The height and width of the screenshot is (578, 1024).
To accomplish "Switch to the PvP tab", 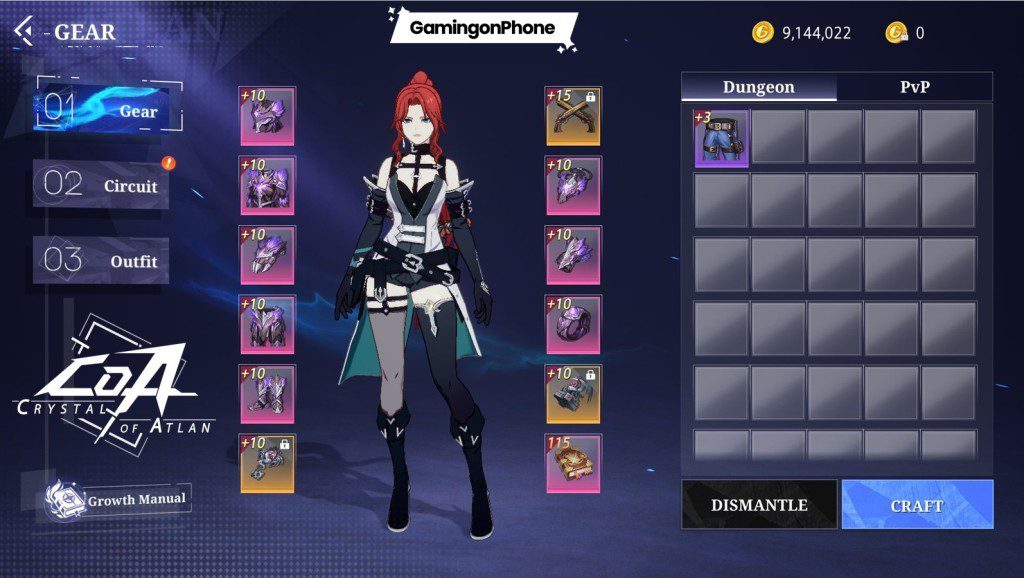I will [x=914, y=87].
